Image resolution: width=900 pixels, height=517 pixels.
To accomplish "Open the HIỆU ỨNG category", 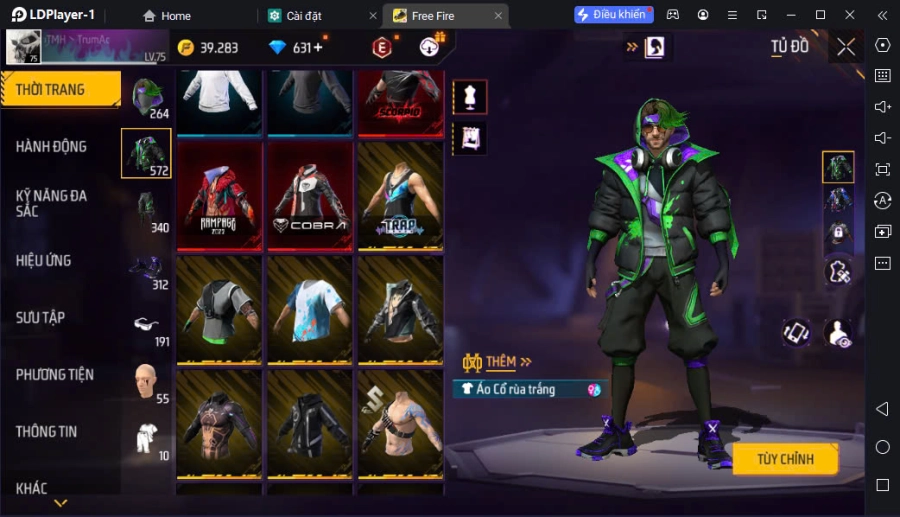I will click(x=44, y=261).
